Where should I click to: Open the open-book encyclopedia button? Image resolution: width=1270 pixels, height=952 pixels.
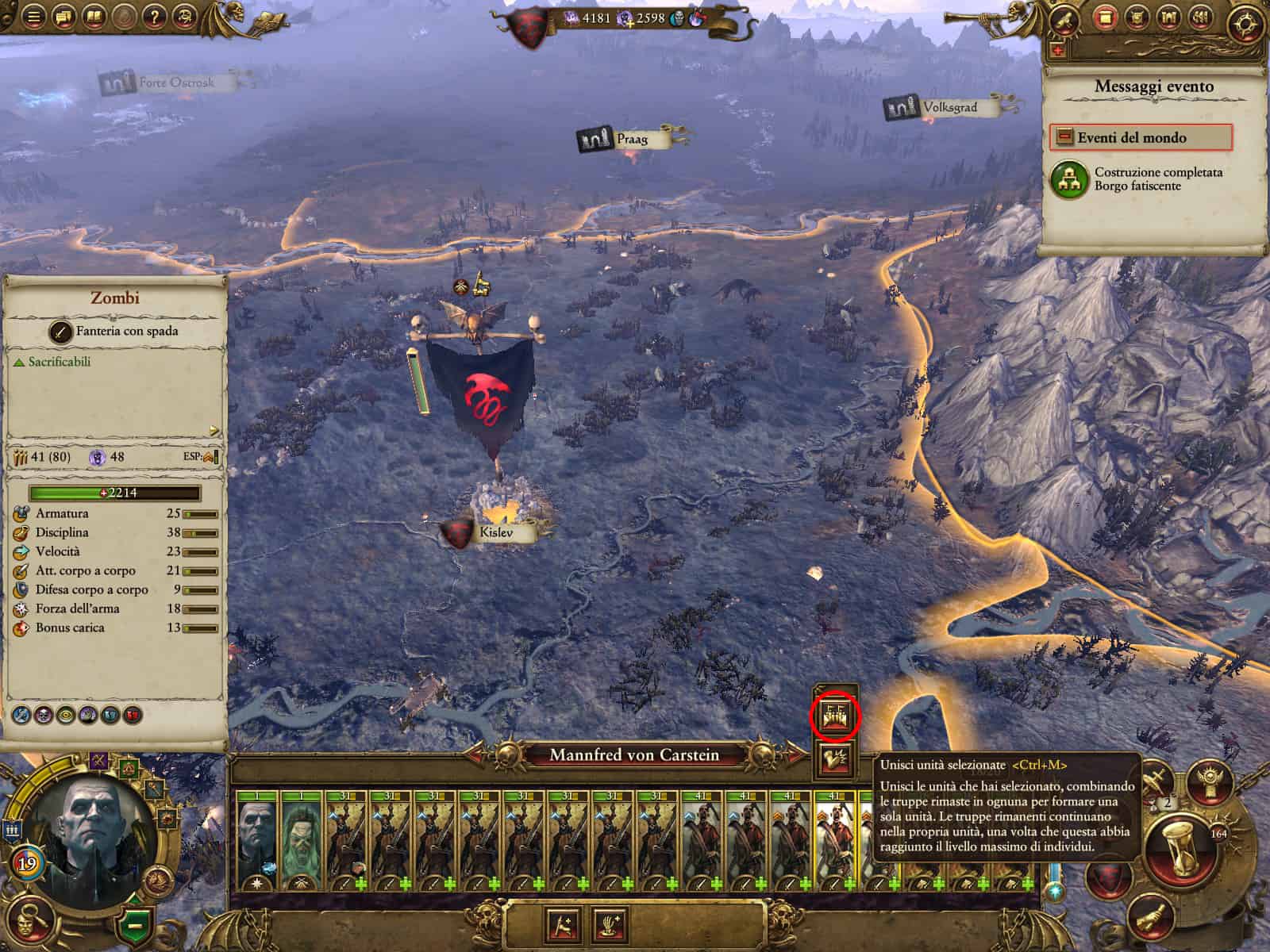[94, 17]
